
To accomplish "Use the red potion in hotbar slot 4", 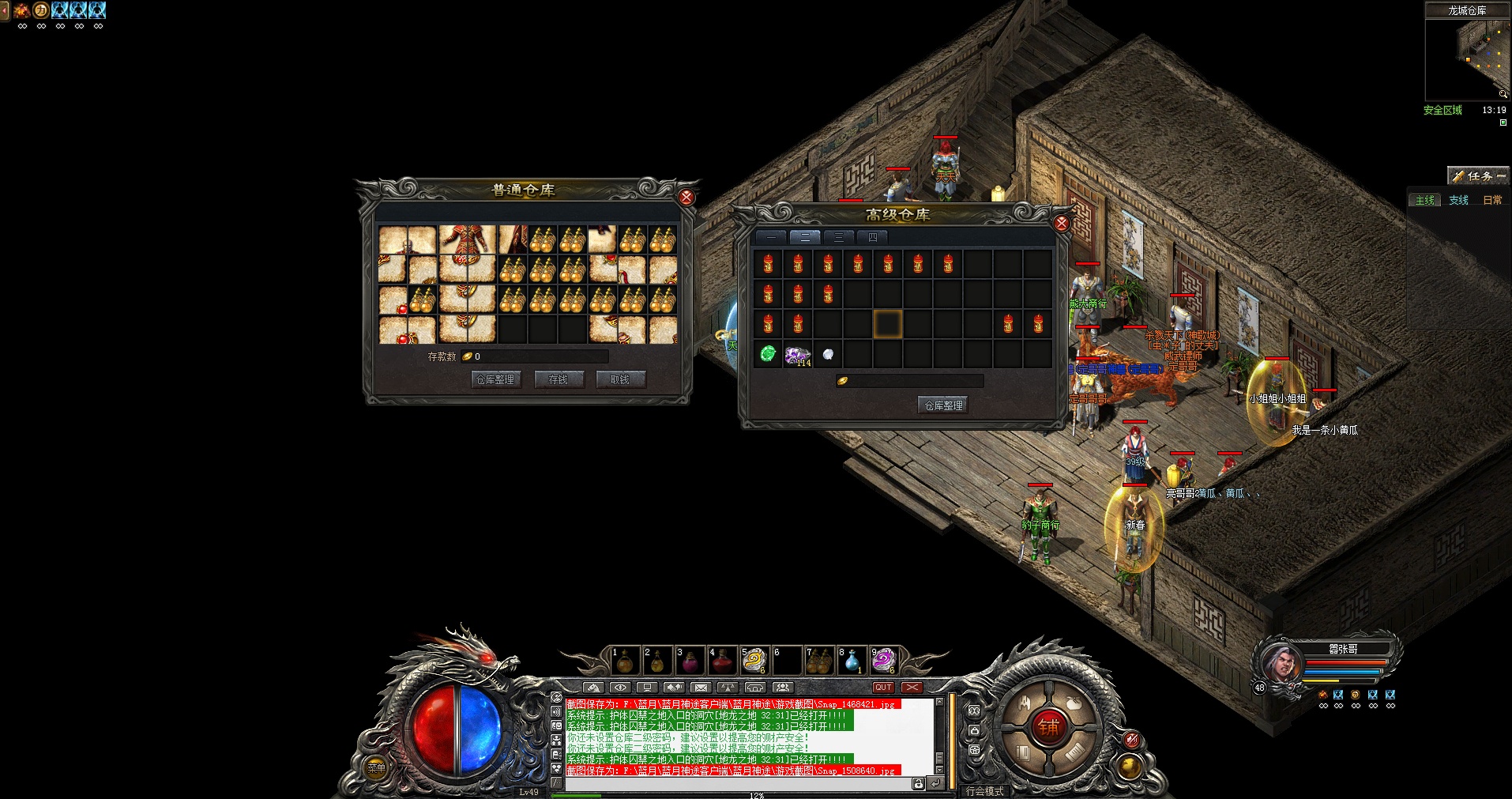I will (722, 661).
